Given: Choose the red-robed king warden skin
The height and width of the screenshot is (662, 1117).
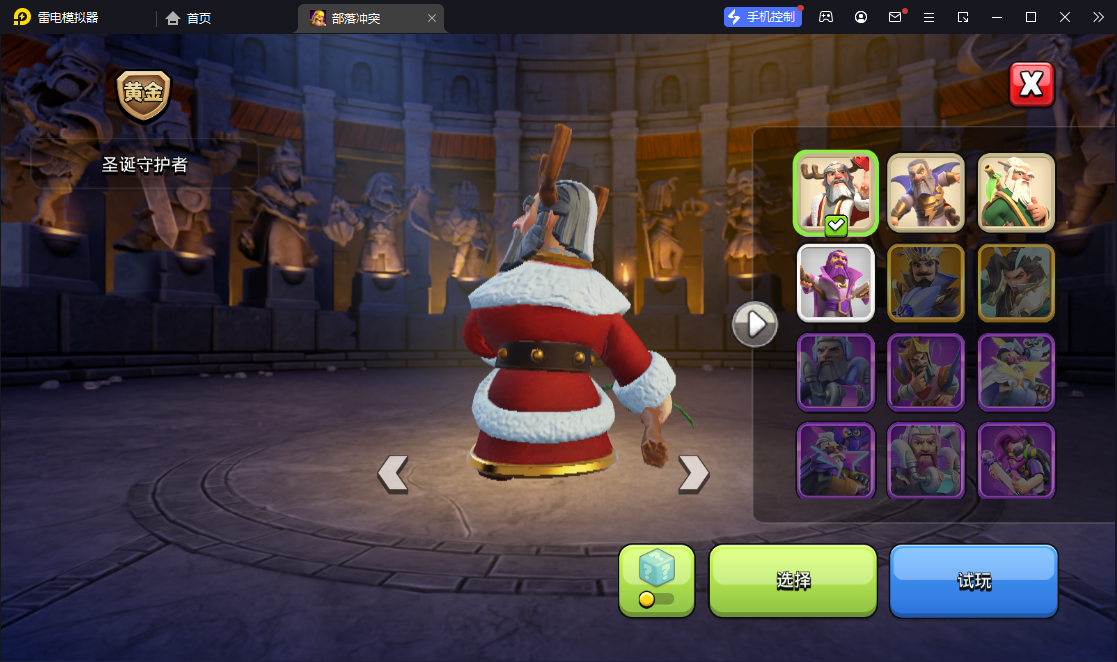Looking at the screenshot, I should click(x=926, y=372).
